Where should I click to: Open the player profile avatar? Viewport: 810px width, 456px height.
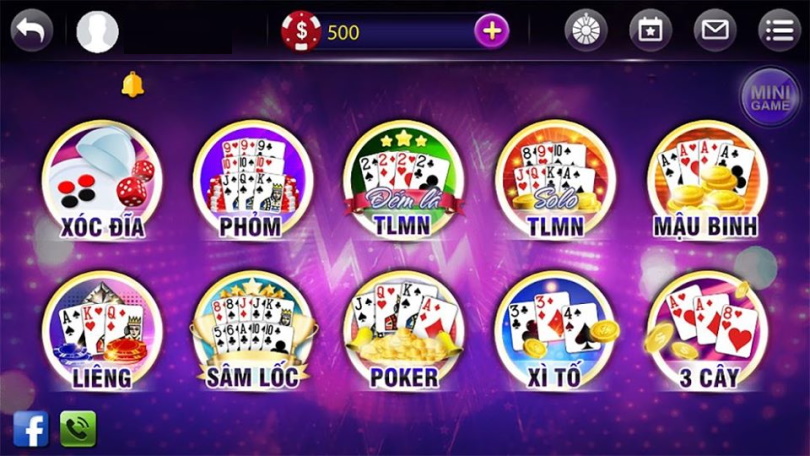(98, 32)
